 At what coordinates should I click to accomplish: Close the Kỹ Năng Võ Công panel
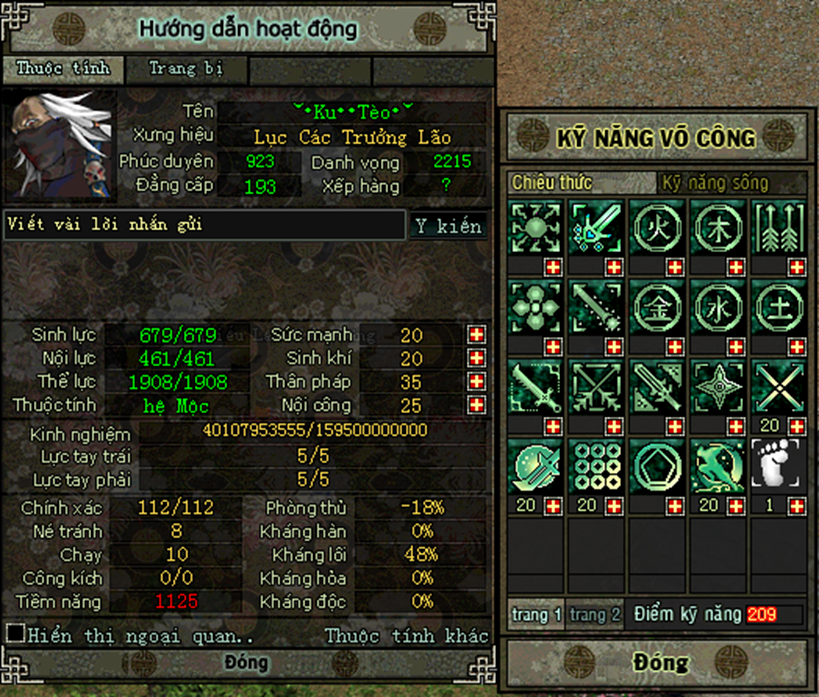click(x=660, y=662)
